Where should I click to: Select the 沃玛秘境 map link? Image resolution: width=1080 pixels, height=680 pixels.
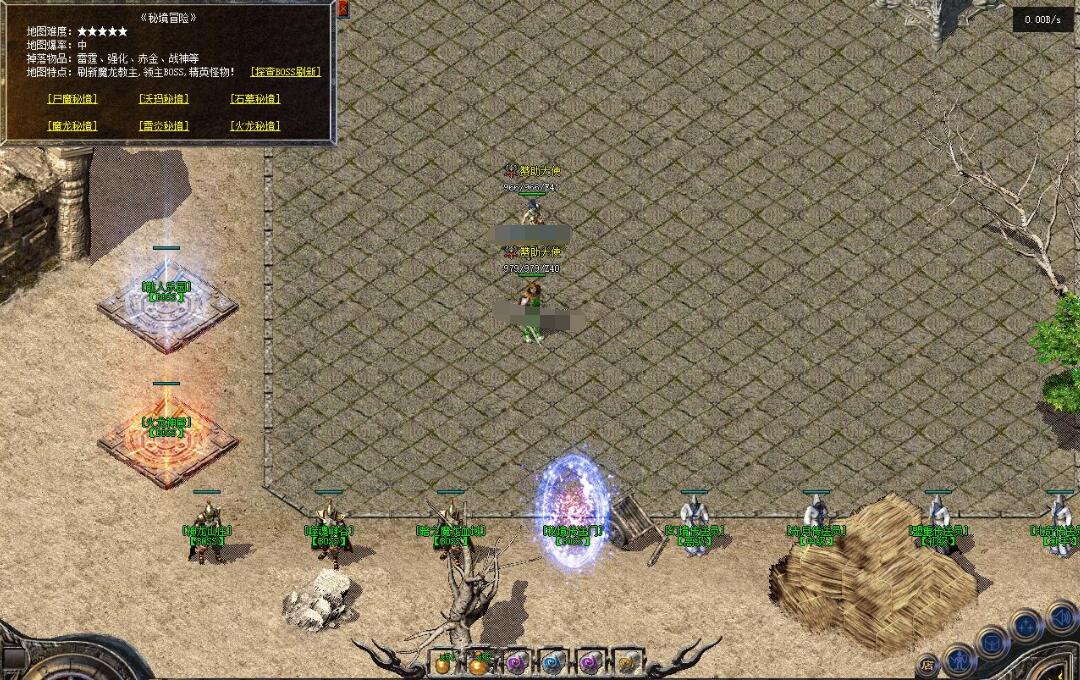tap(163, 99)
